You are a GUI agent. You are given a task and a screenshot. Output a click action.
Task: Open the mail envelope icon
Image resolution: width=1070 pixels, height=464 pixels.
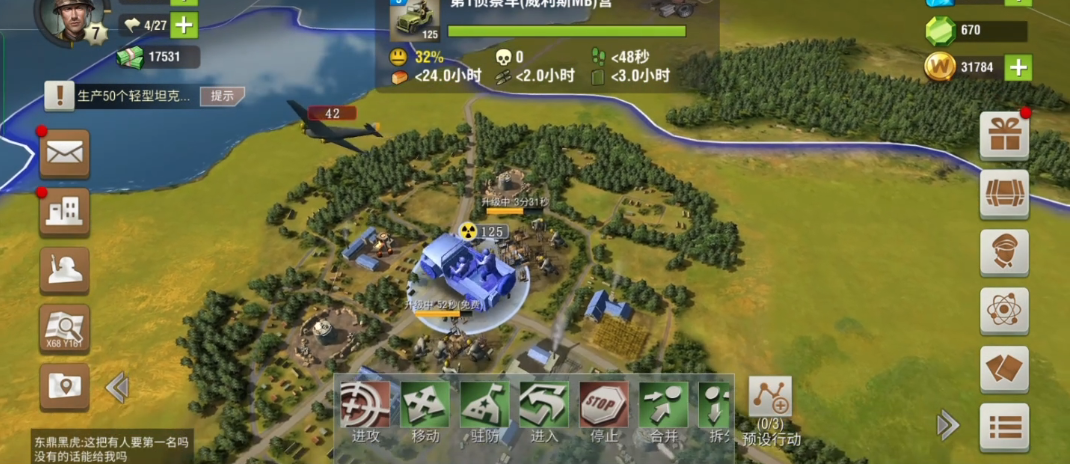pyautogui.click(x=64, y=153)
